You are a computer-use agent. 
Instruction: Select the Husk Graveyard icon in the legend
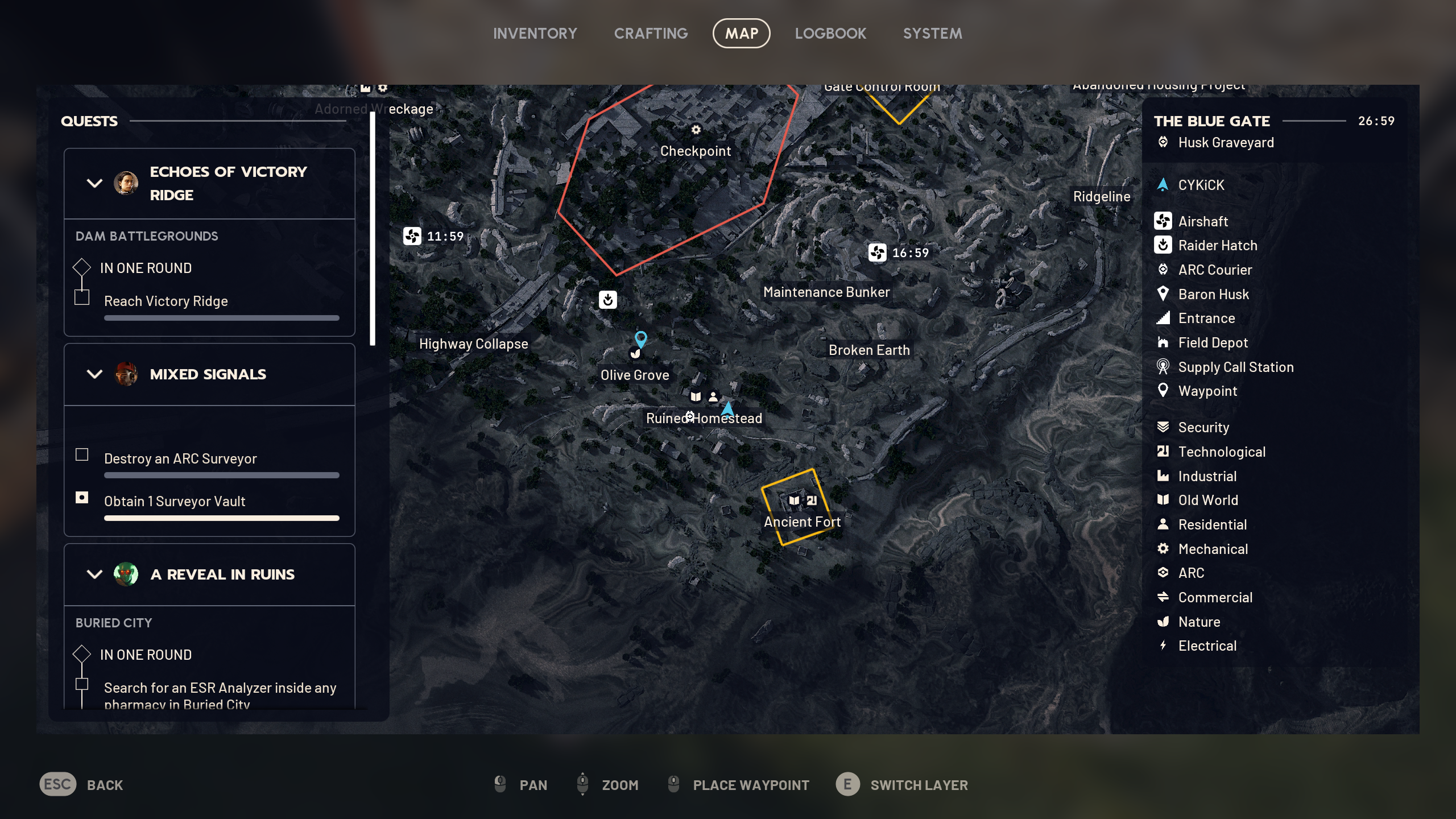1164,143
